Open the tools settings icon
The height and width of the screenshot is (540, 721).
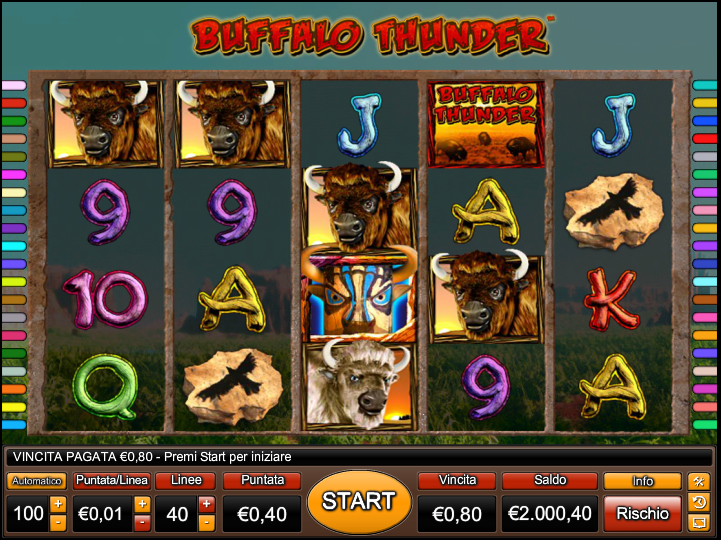pos(699,481)
